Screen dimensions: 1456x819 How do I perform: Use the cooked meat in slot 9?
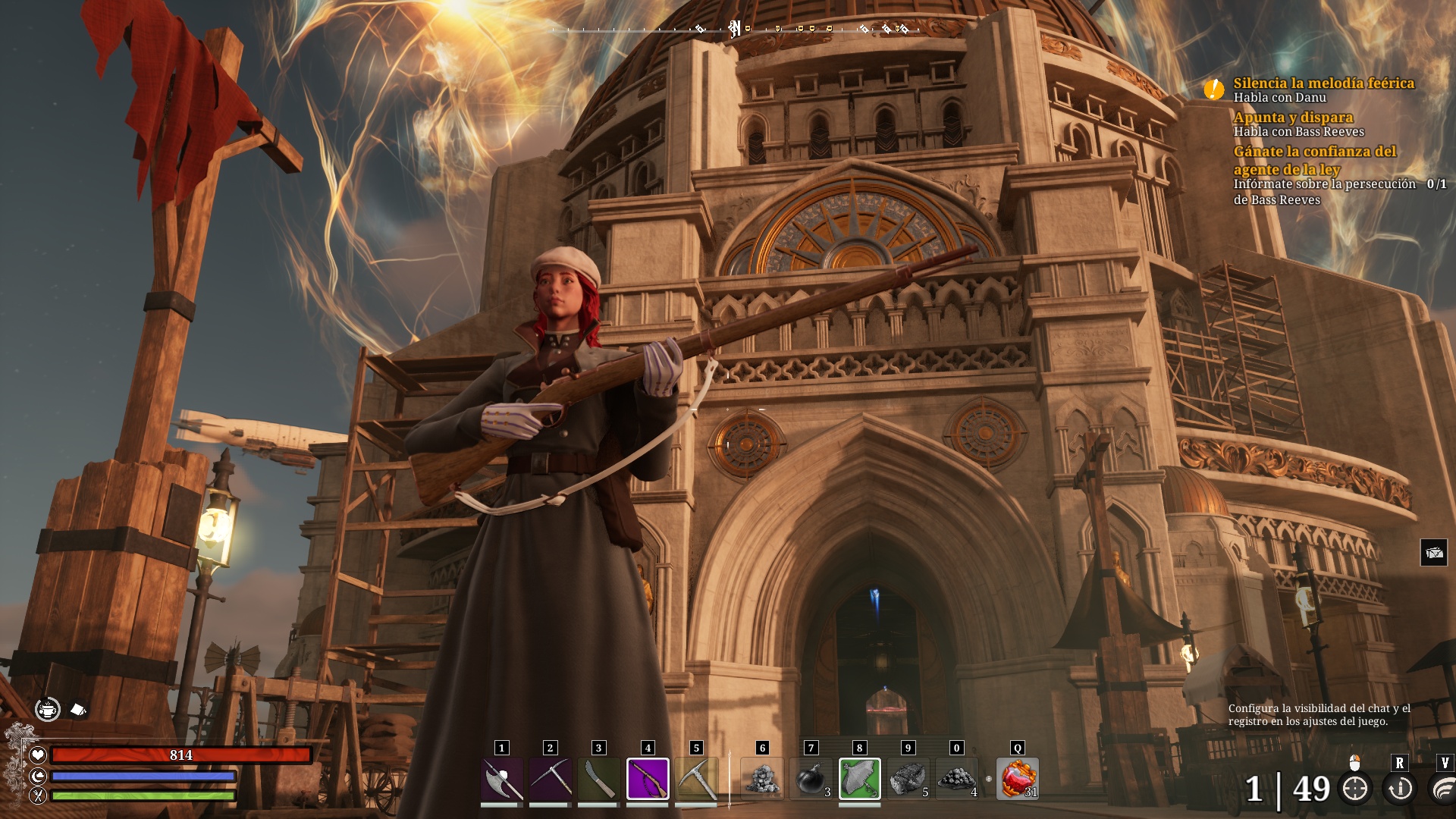(908, 779)
